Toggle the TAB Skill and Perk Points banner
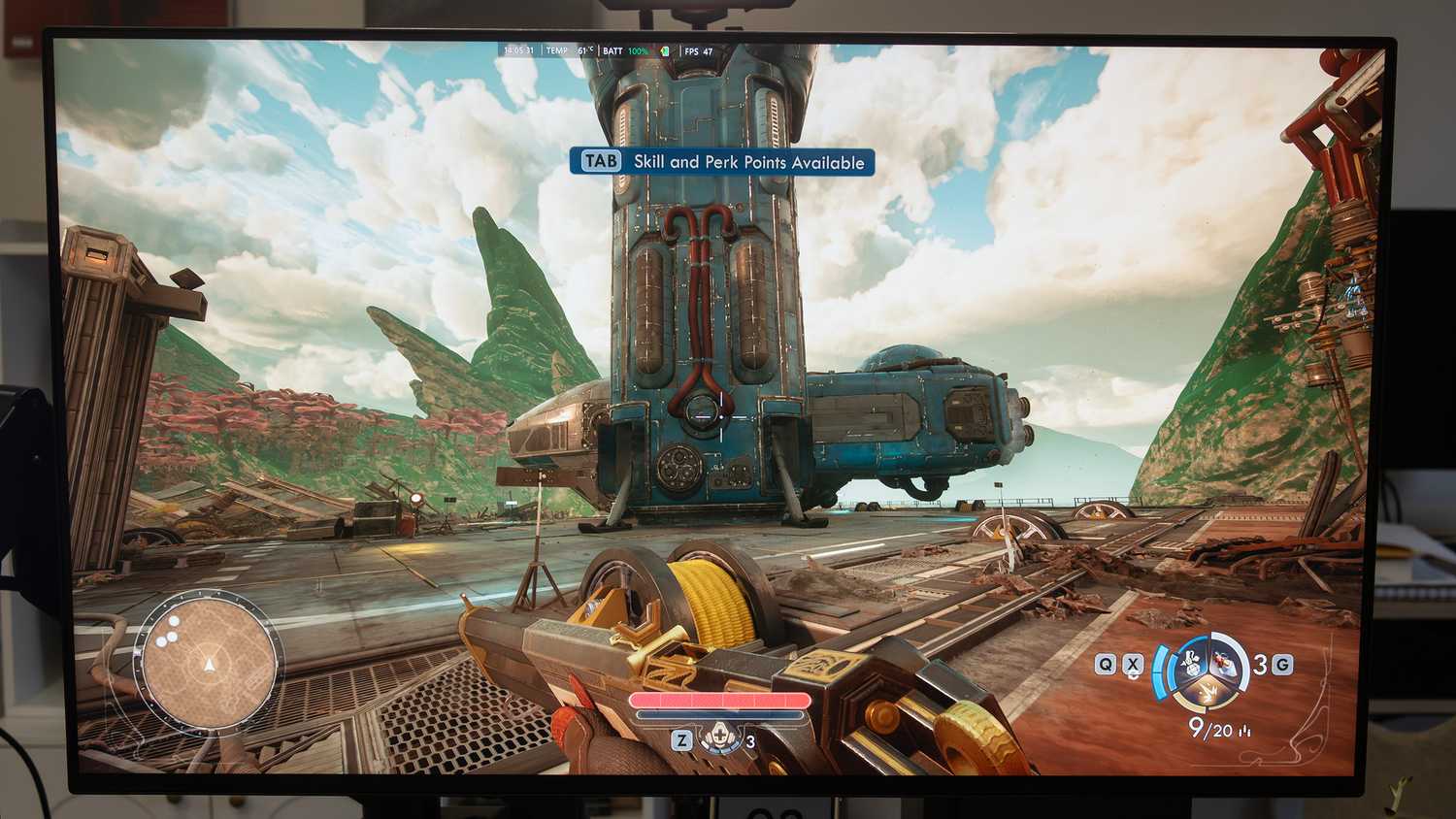This screenshot has width=1456, height=819. pyautogui.click(x=720, y=162)
